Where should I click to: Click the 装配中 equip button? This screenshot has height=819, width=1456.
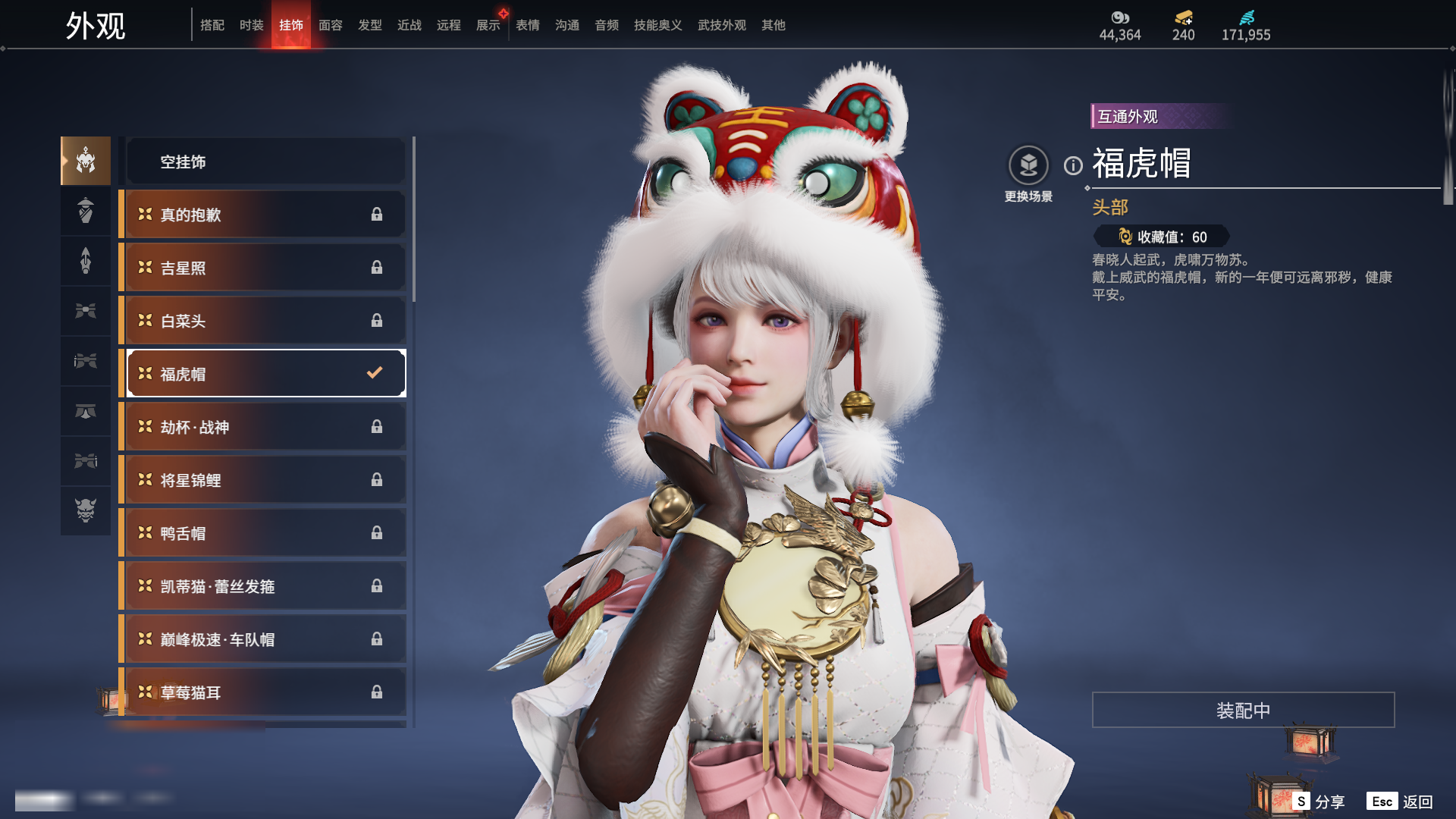pyautogui.click(x=1243, y=710)
